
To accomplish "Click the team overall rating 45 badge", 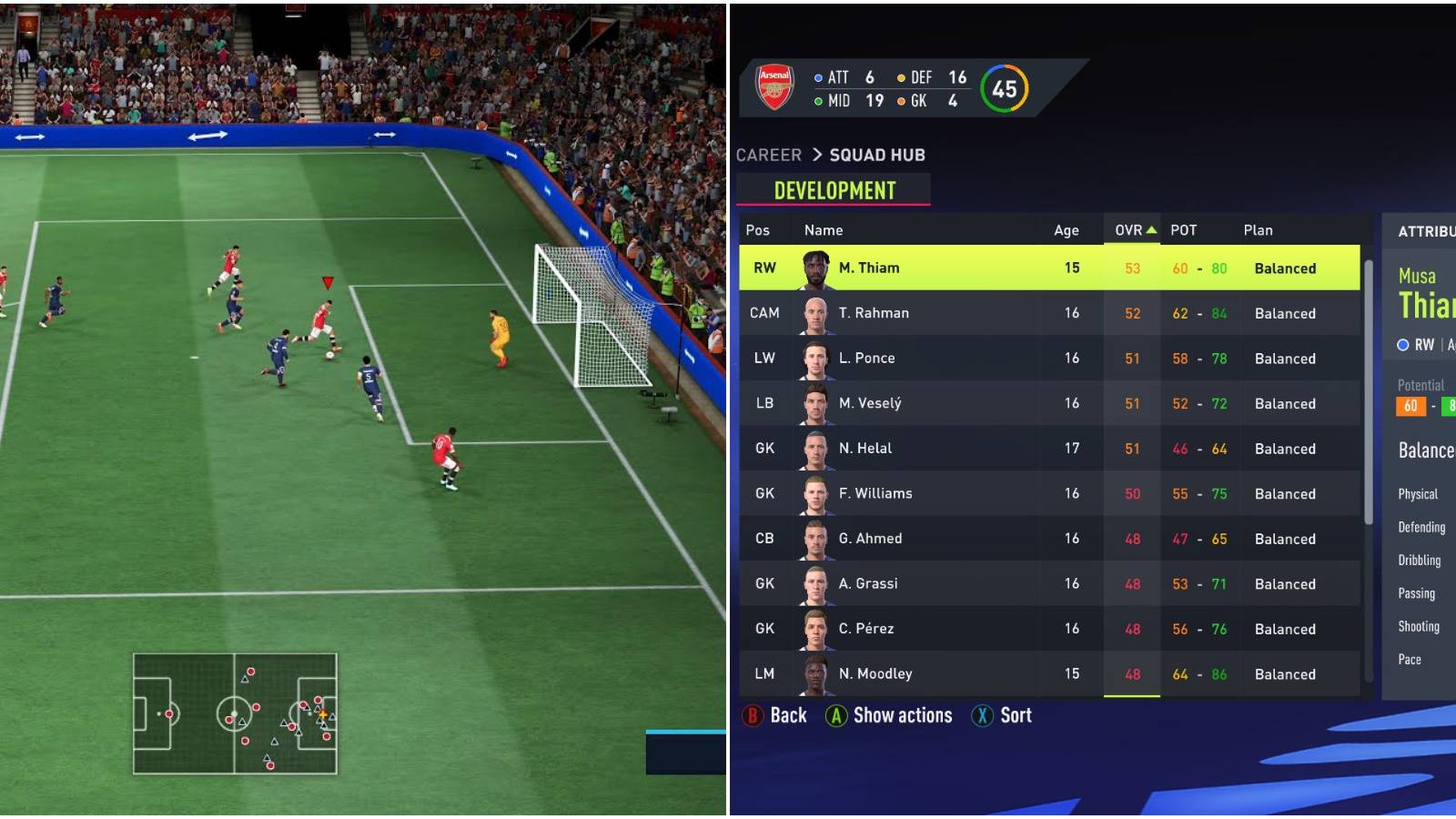I will [1005, 87].
